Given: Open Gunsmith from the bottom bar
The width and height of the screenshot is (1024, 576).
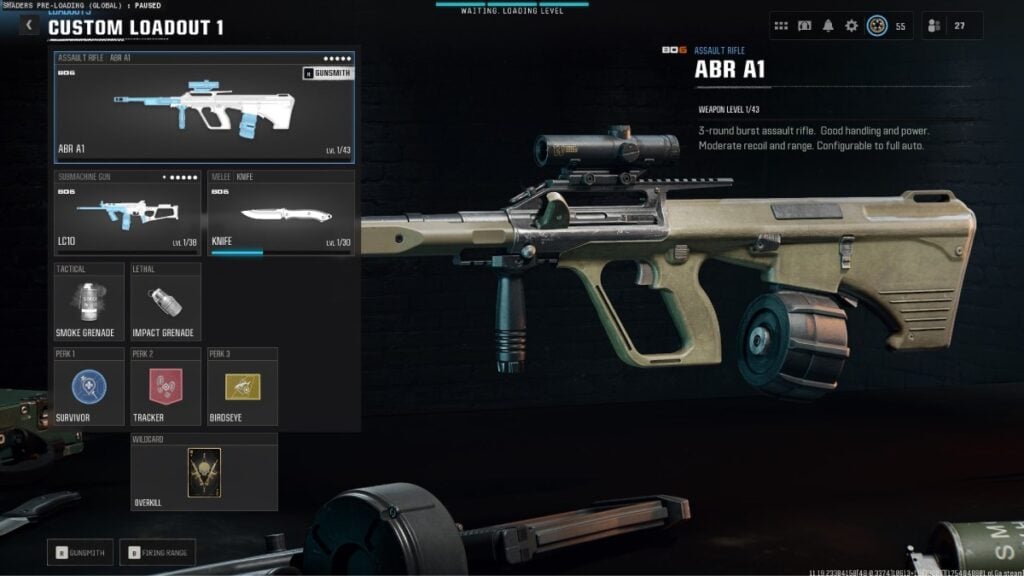Looking at the screenshot, I should pos(79,552).
